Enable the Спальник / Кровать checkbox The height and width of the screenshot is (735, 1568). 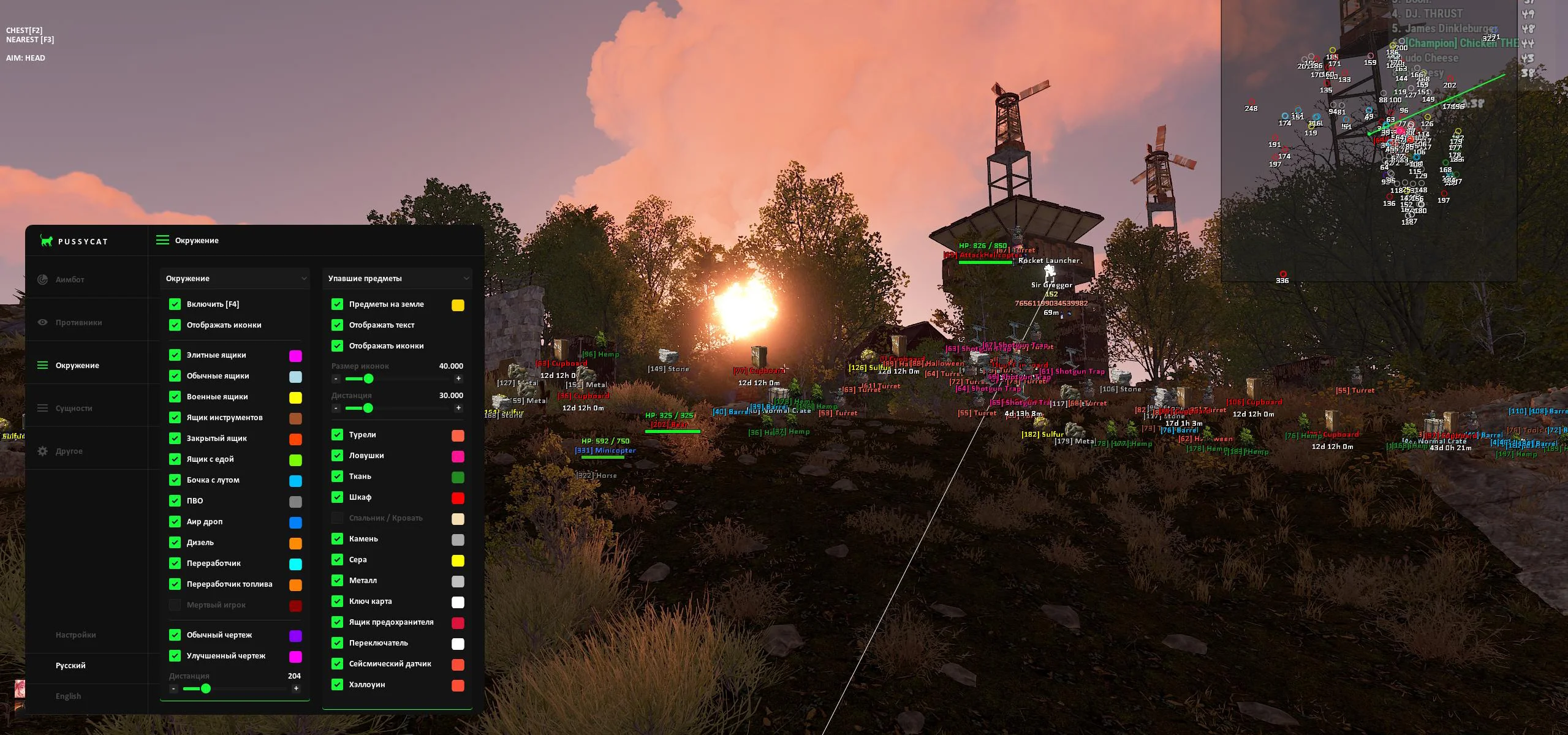tap(338, 518)
